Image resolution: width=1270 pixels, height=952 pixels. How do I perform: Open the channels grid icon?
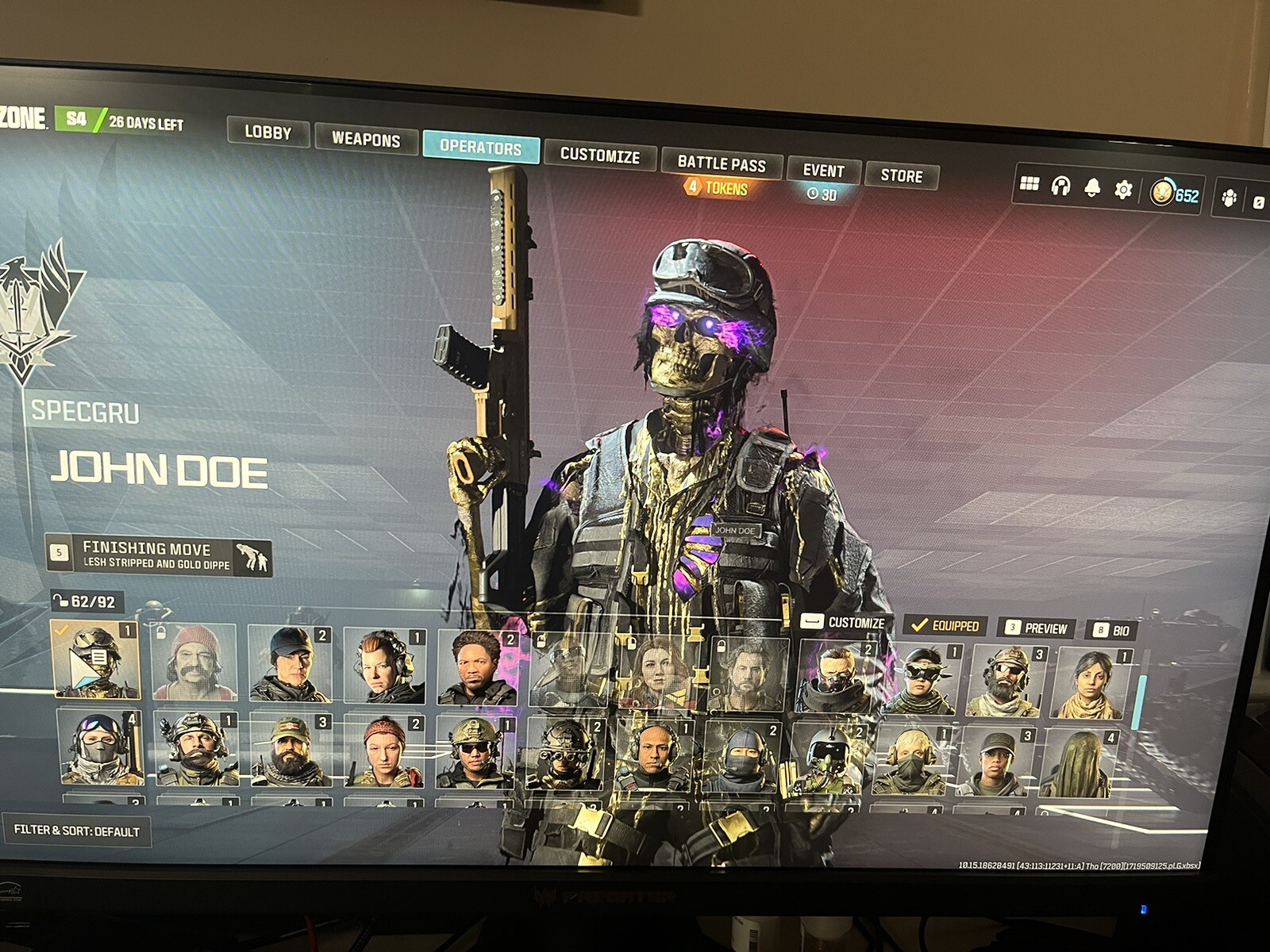(x=1028, y=185)
